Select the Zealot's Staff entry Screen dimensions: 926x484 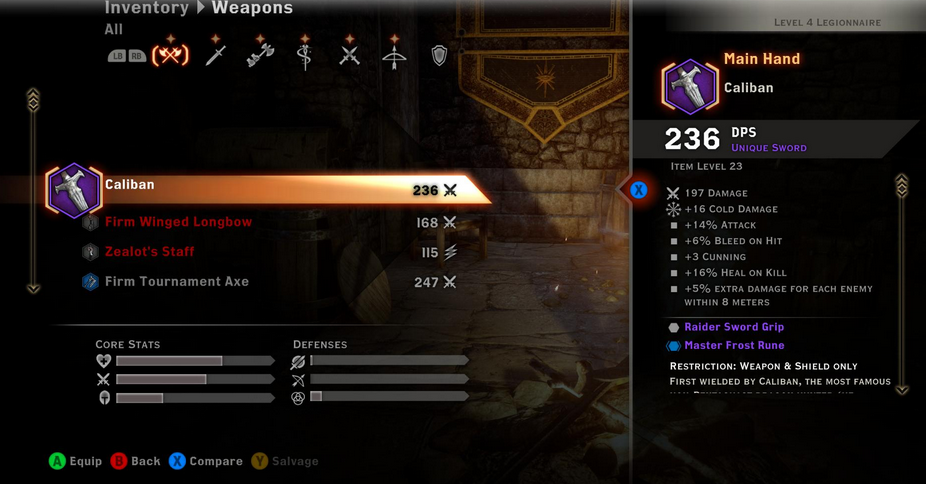149,252
